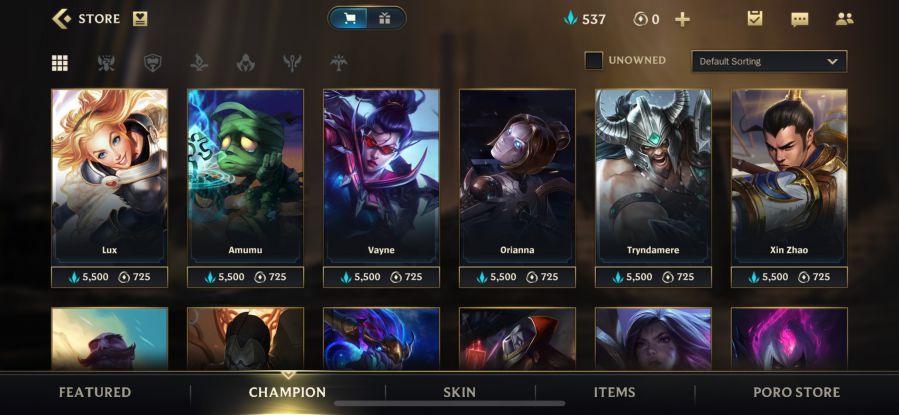Open the missions clipboard icon
This screenshot has width=899, height=415.
click(x=755, y=19)
